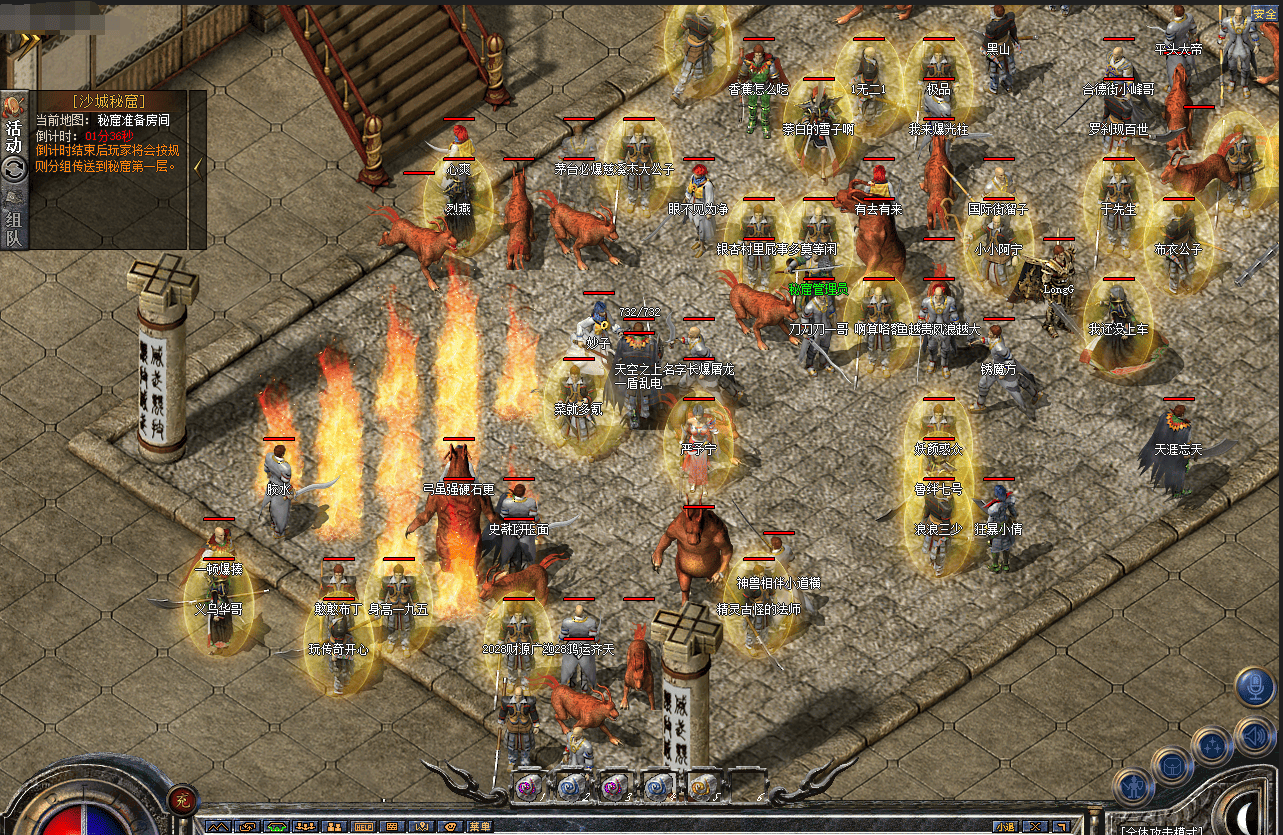Image resolution: width=1283 pixels, height=835 pixels.
Task: Open the 活动 (activity) tab
Action: click(x=14, y=136)
